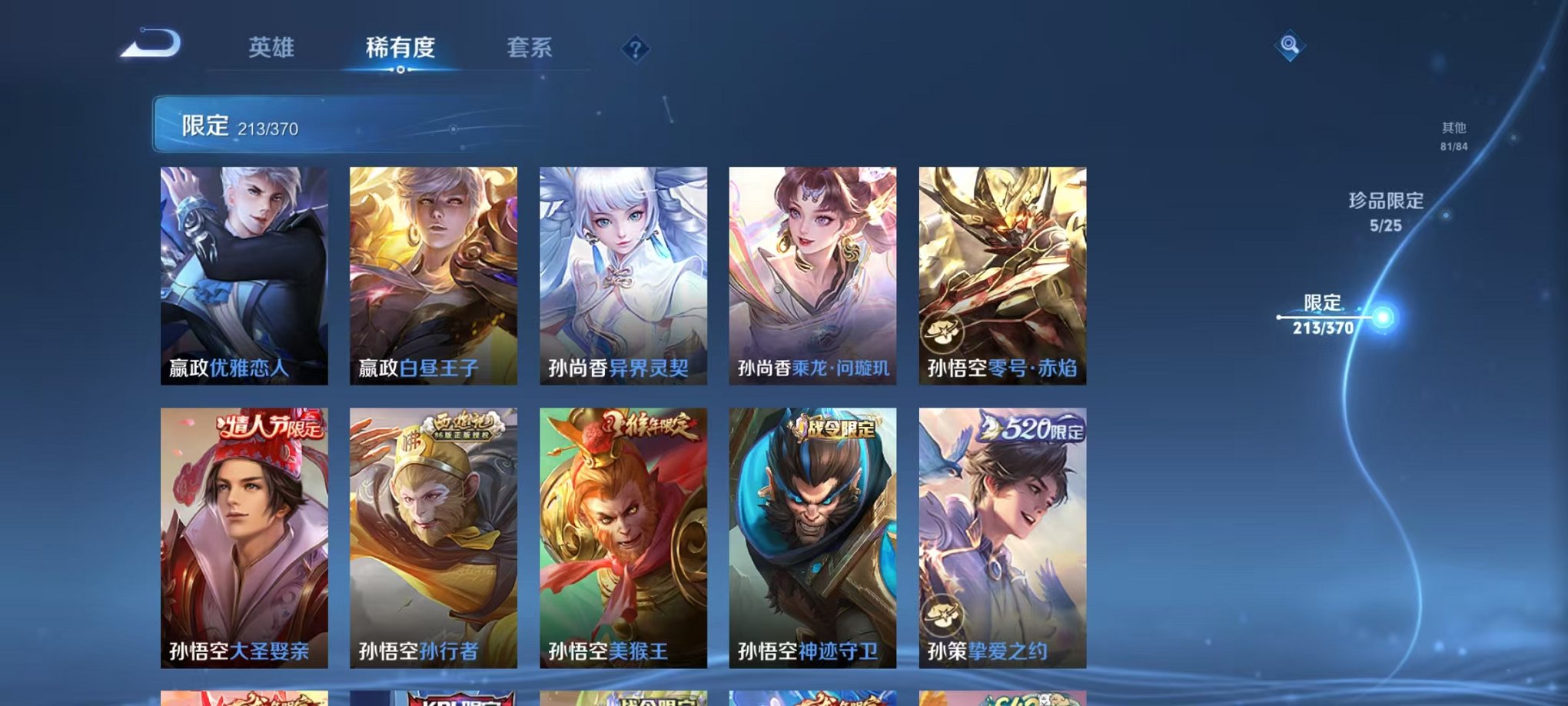Open the help question mark icon
The image size is (1568, 706).
(x=634, y=50)
